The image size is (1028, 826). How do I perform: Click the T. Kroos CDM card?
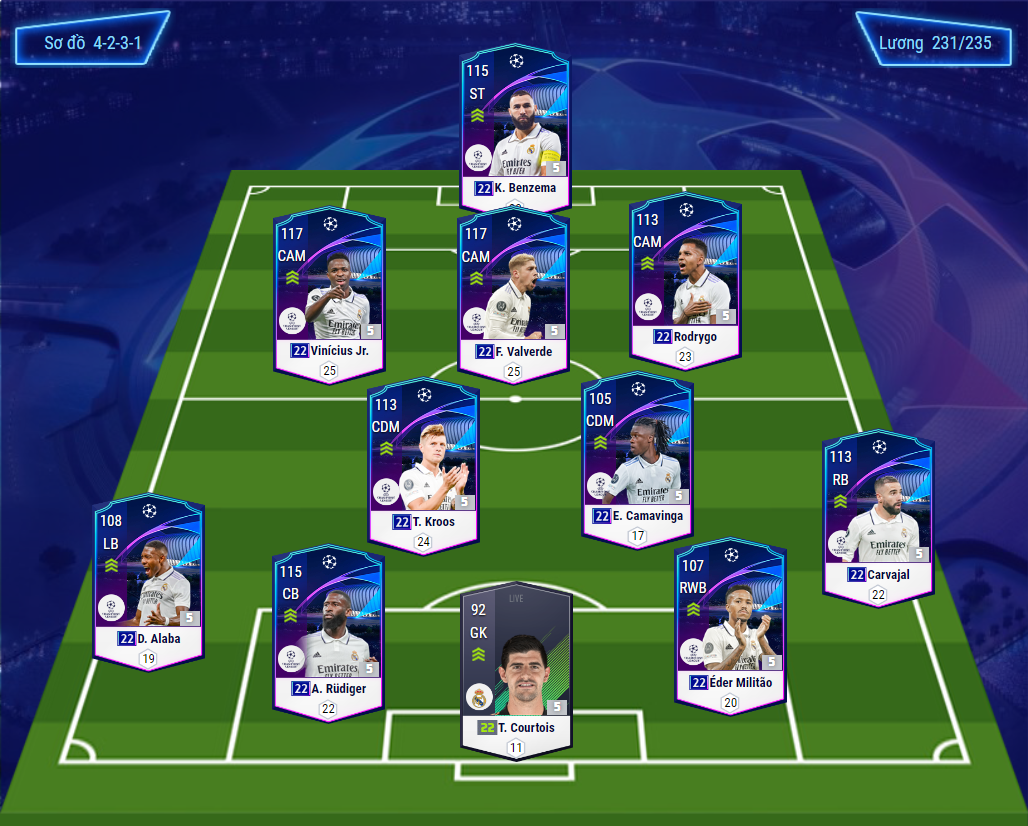point(423,460)
